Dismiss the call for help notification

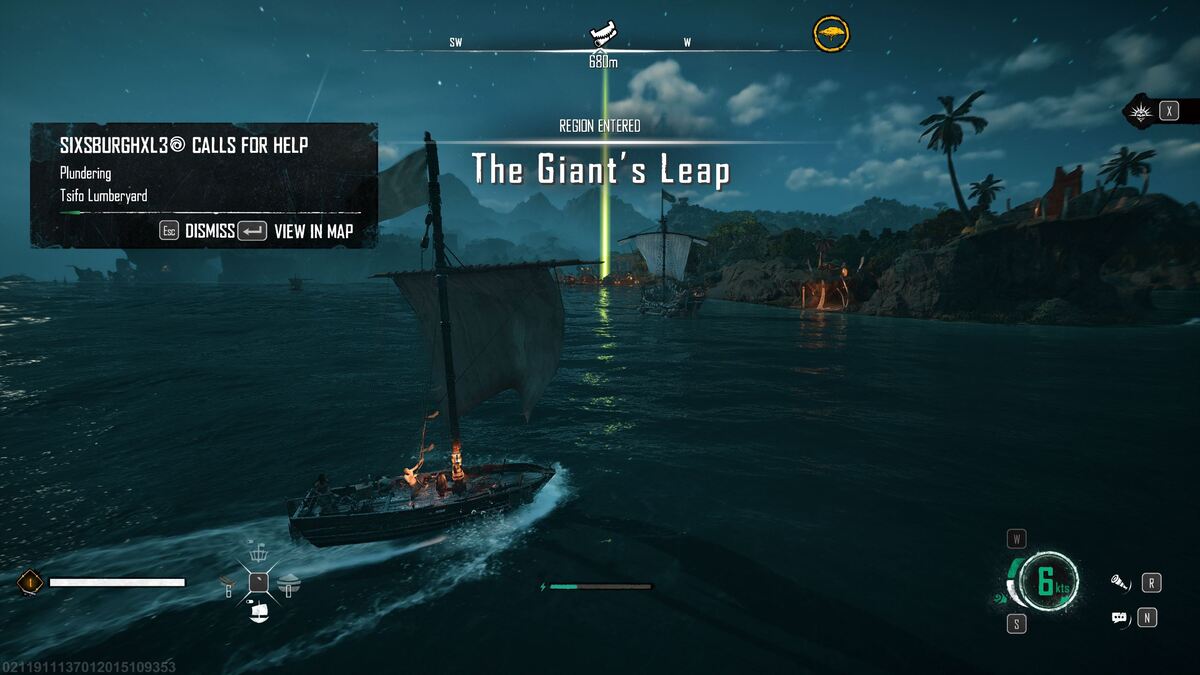198,231
